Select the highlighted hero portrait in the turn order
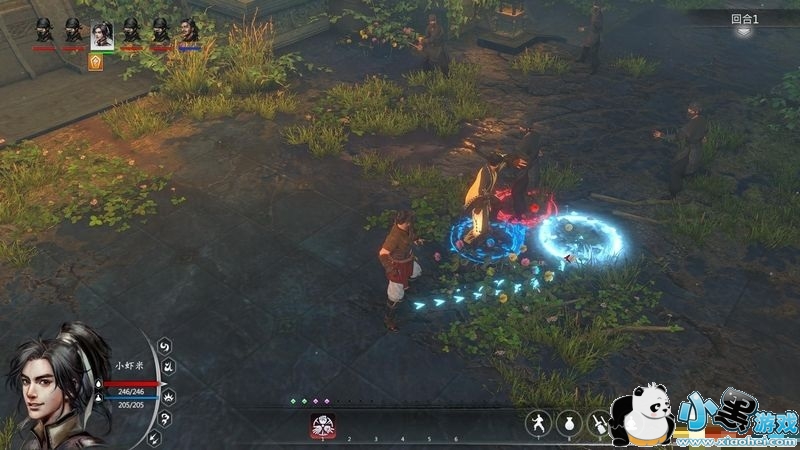 point(101,34)
